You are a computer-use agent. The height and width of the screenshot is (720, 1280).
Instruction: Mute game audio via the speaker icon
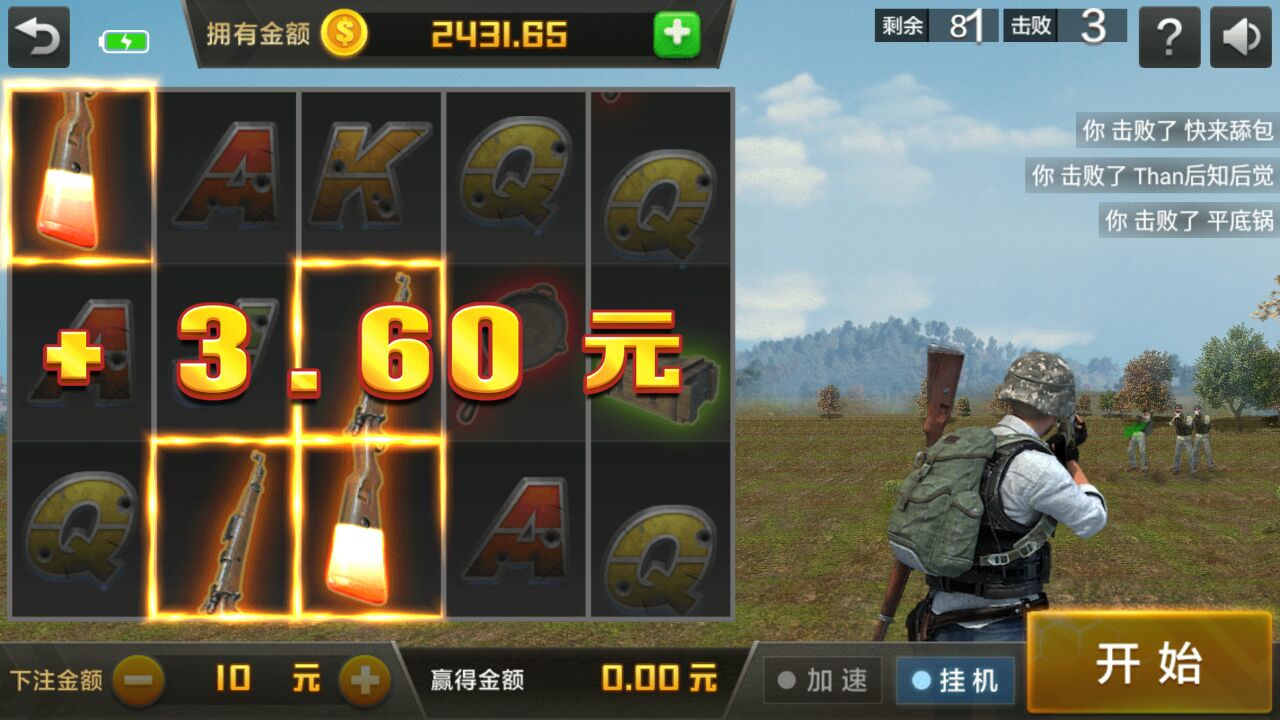click(1240, 37)
